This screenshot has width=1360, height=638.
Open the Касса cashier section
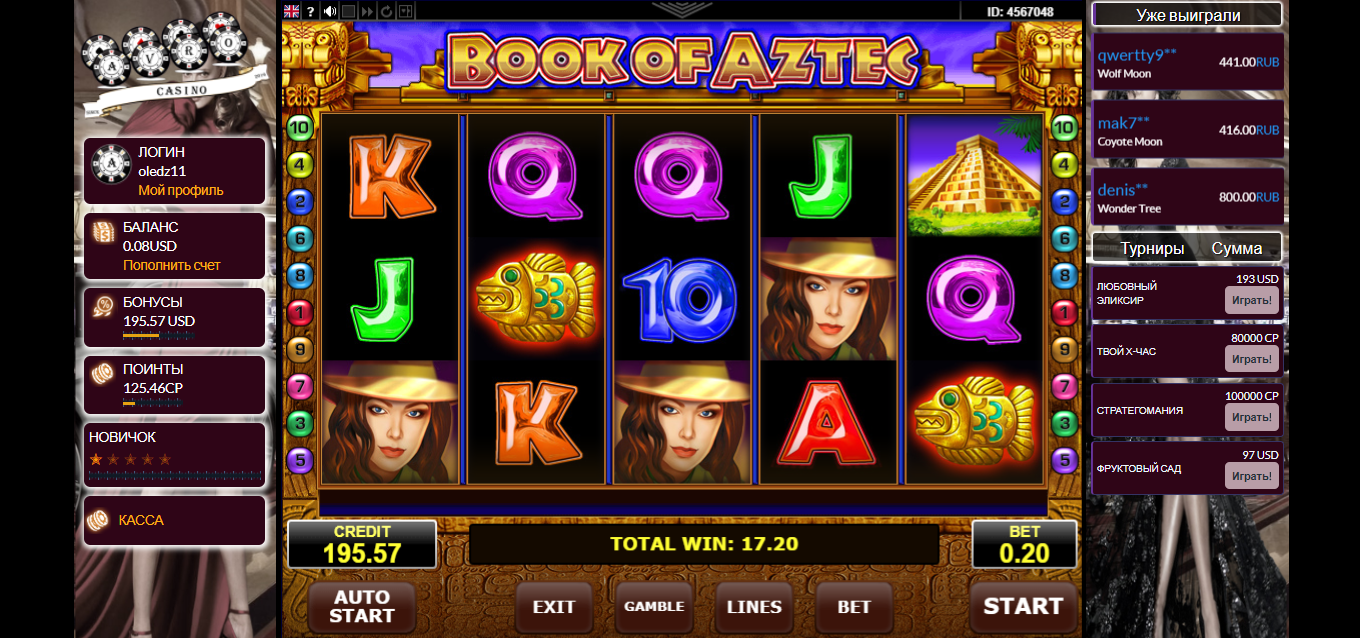click(x=141, y=520)
